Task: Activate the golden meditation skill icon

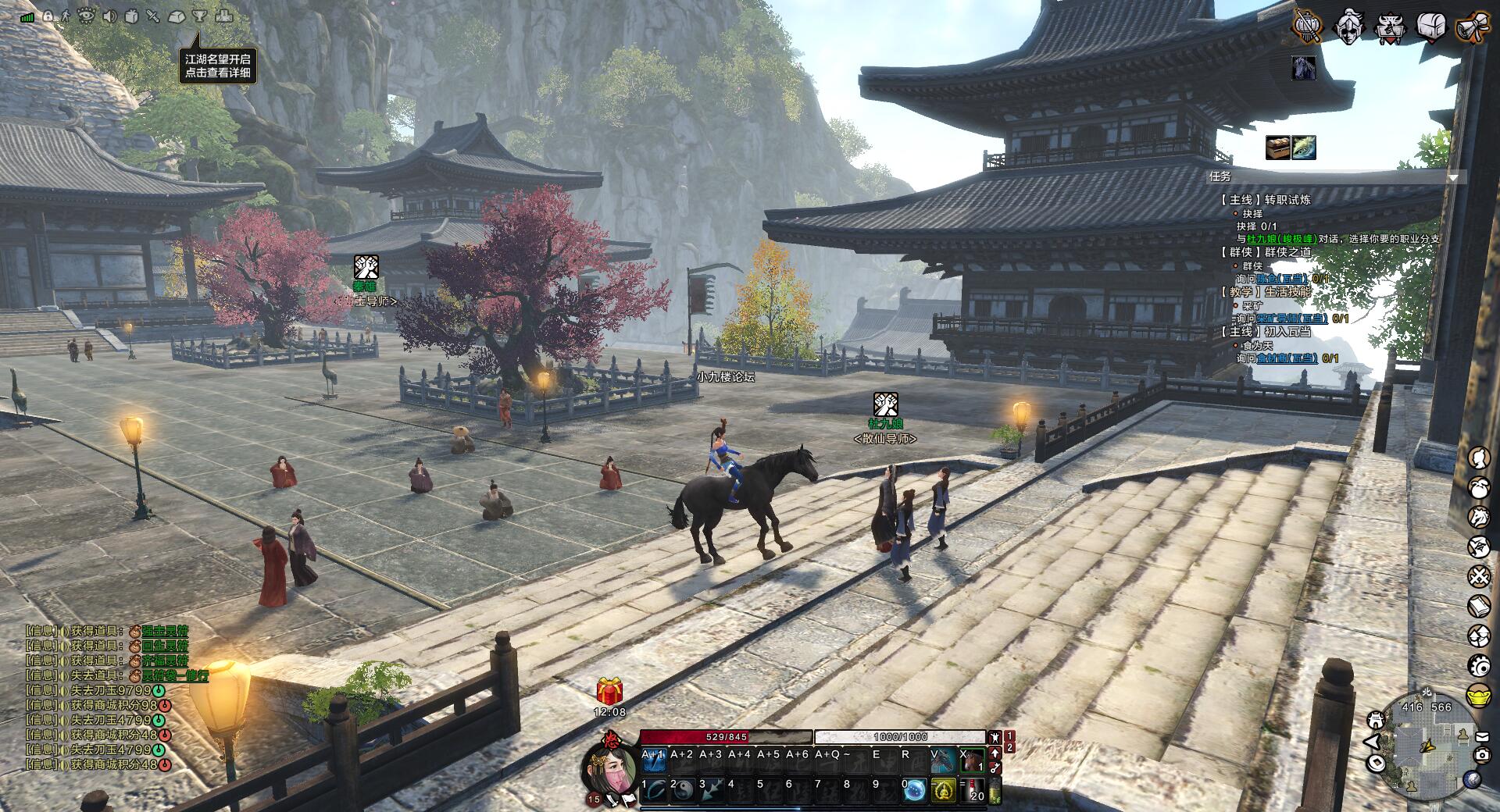Action: tap(945, 791)
